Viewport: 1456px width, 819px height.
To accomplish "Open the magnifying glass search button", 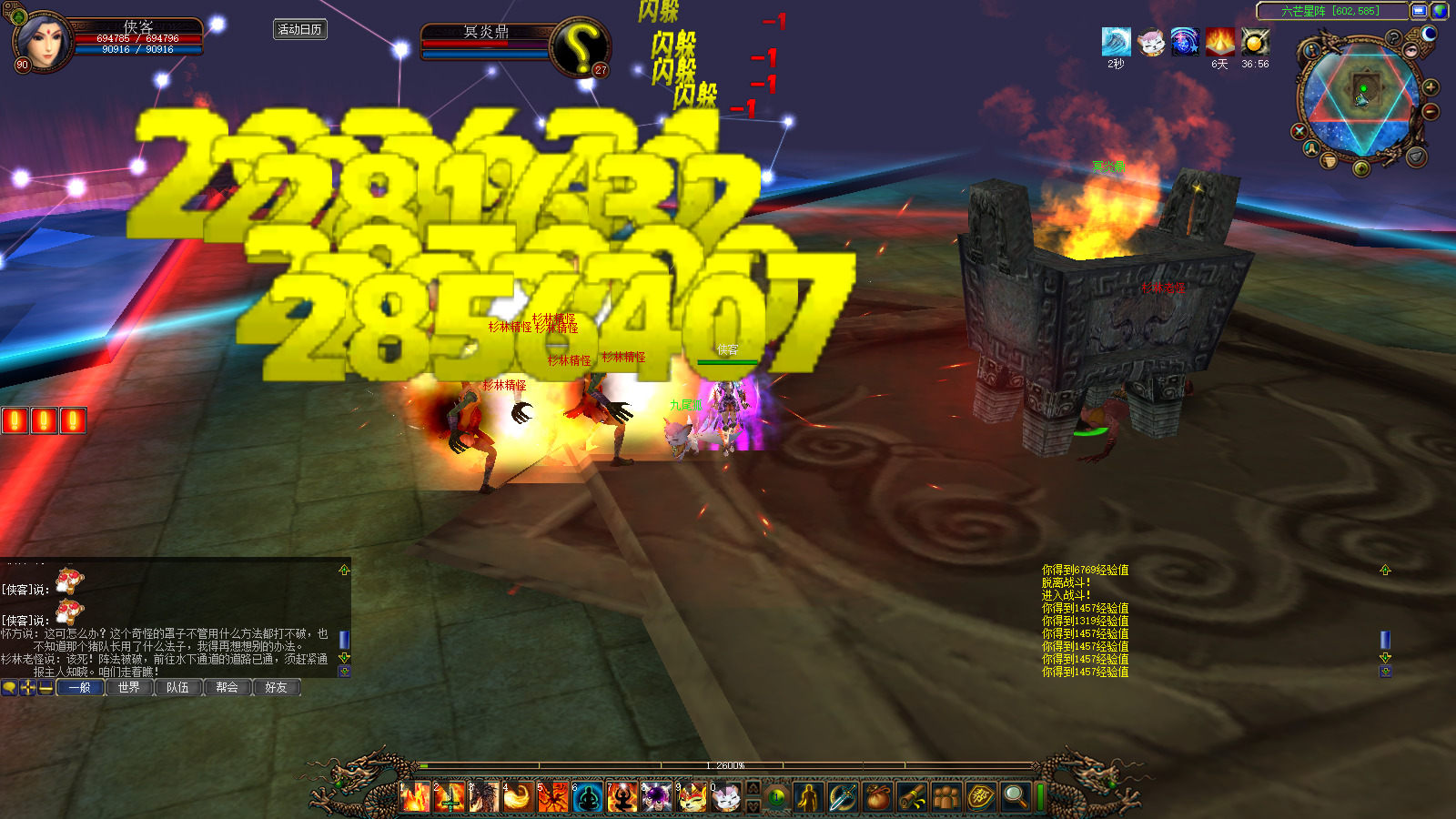I will 1015,798.
